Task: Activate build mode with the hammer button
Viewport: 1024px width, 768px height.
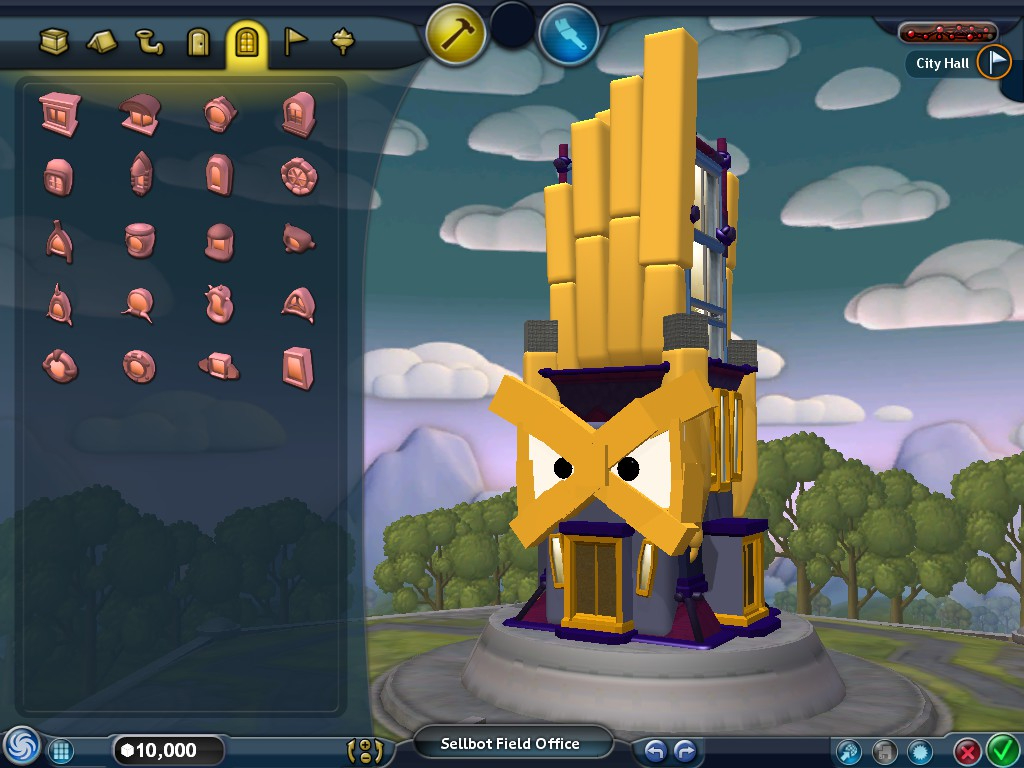Action: (456, 33)
